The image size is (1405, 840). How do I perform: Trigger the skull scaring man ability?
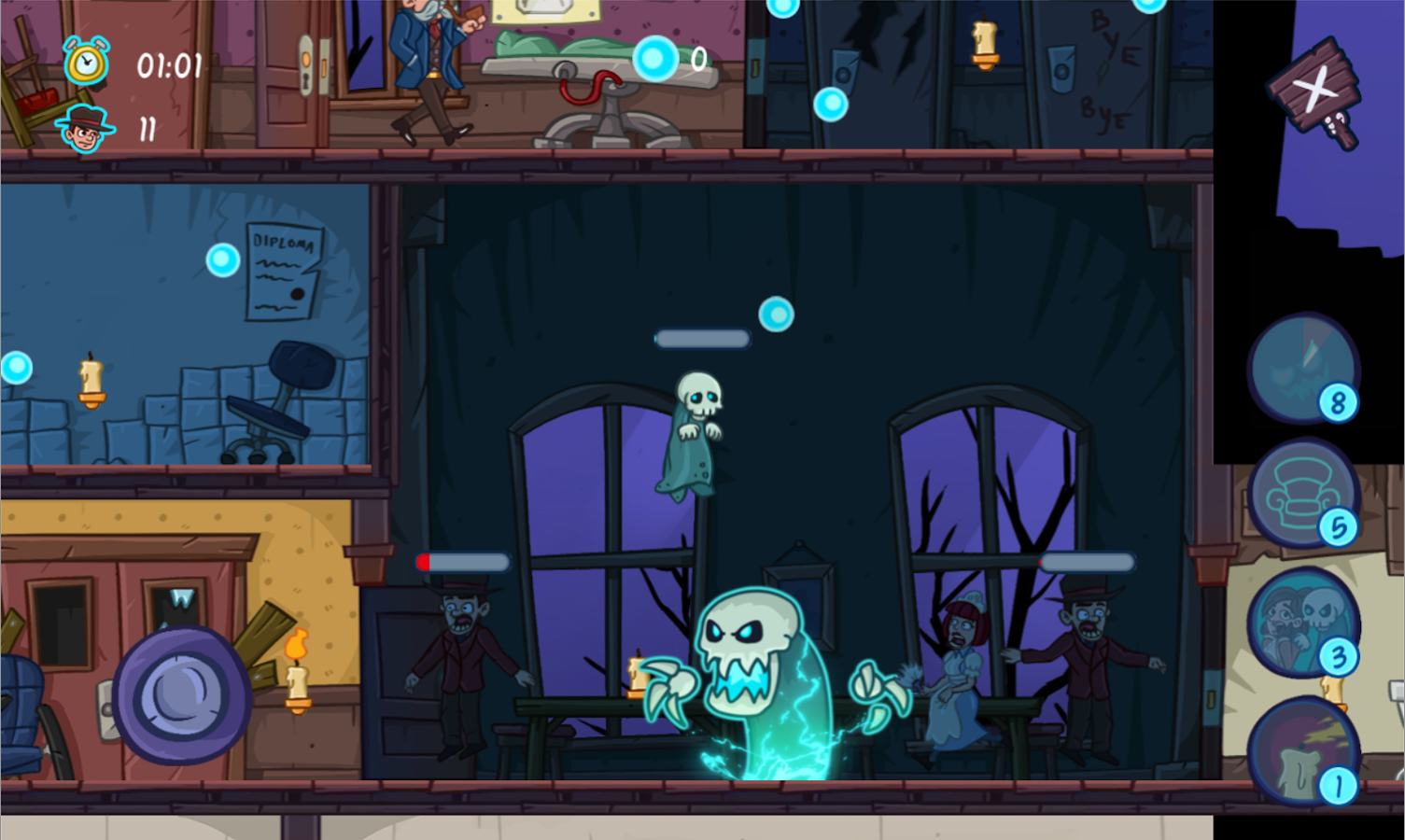coord(1301,621)
